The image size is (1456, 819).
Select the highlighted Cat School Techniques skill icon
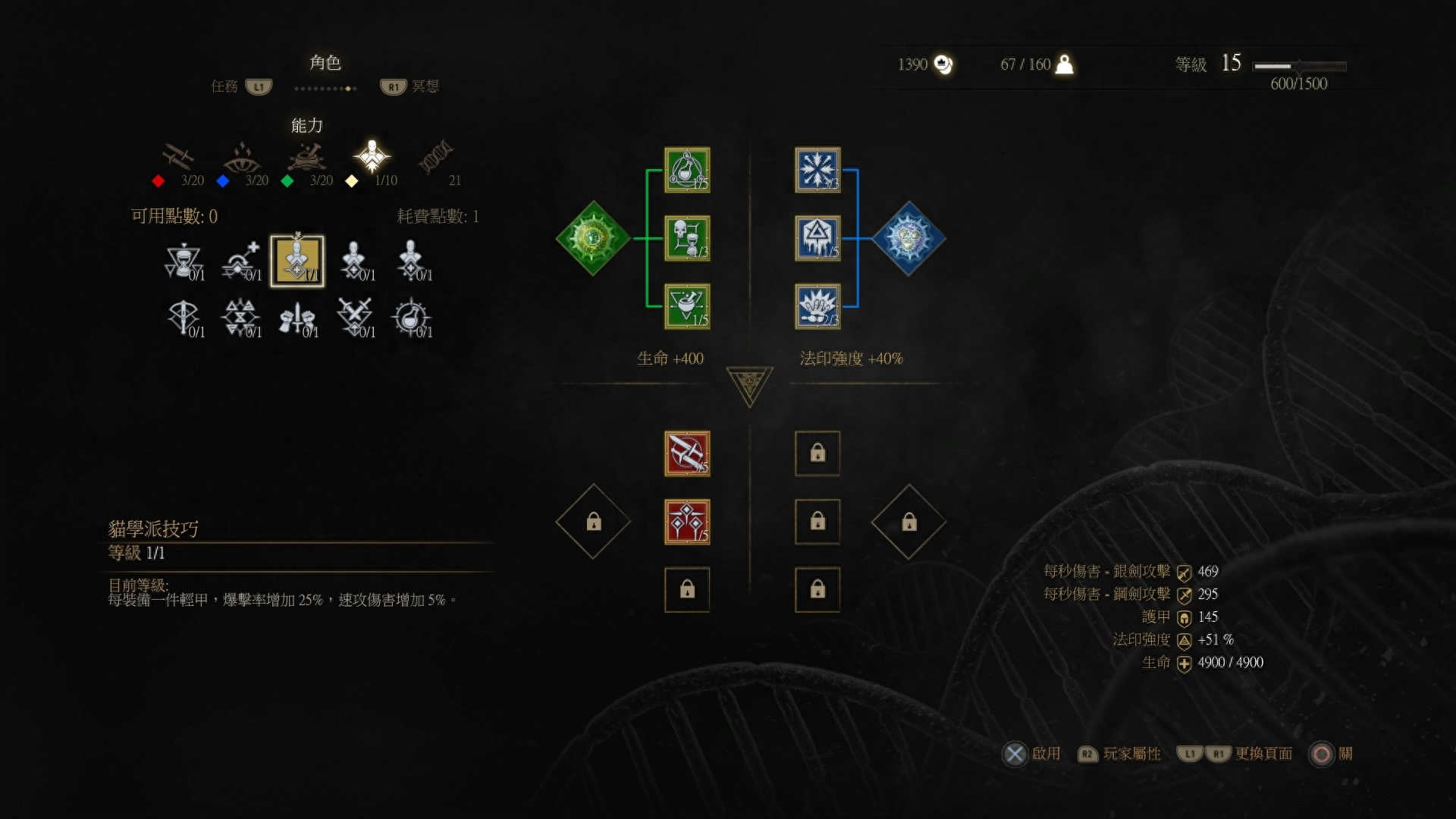tap(297, 261)
